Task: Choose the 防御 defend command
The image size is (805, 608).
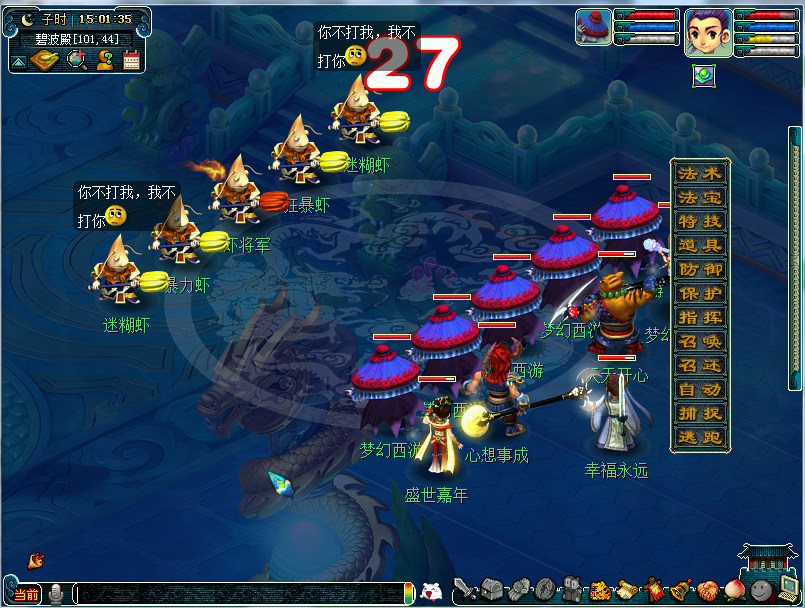Action: click(700, 269)
